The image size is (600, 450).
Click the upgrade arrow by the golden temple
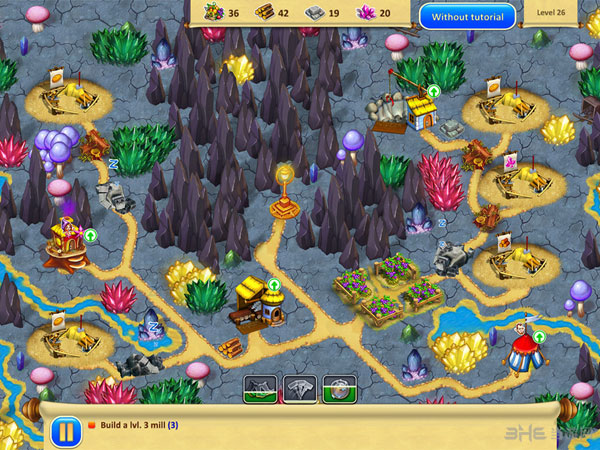pyautogui.click(x=90, y=236)
